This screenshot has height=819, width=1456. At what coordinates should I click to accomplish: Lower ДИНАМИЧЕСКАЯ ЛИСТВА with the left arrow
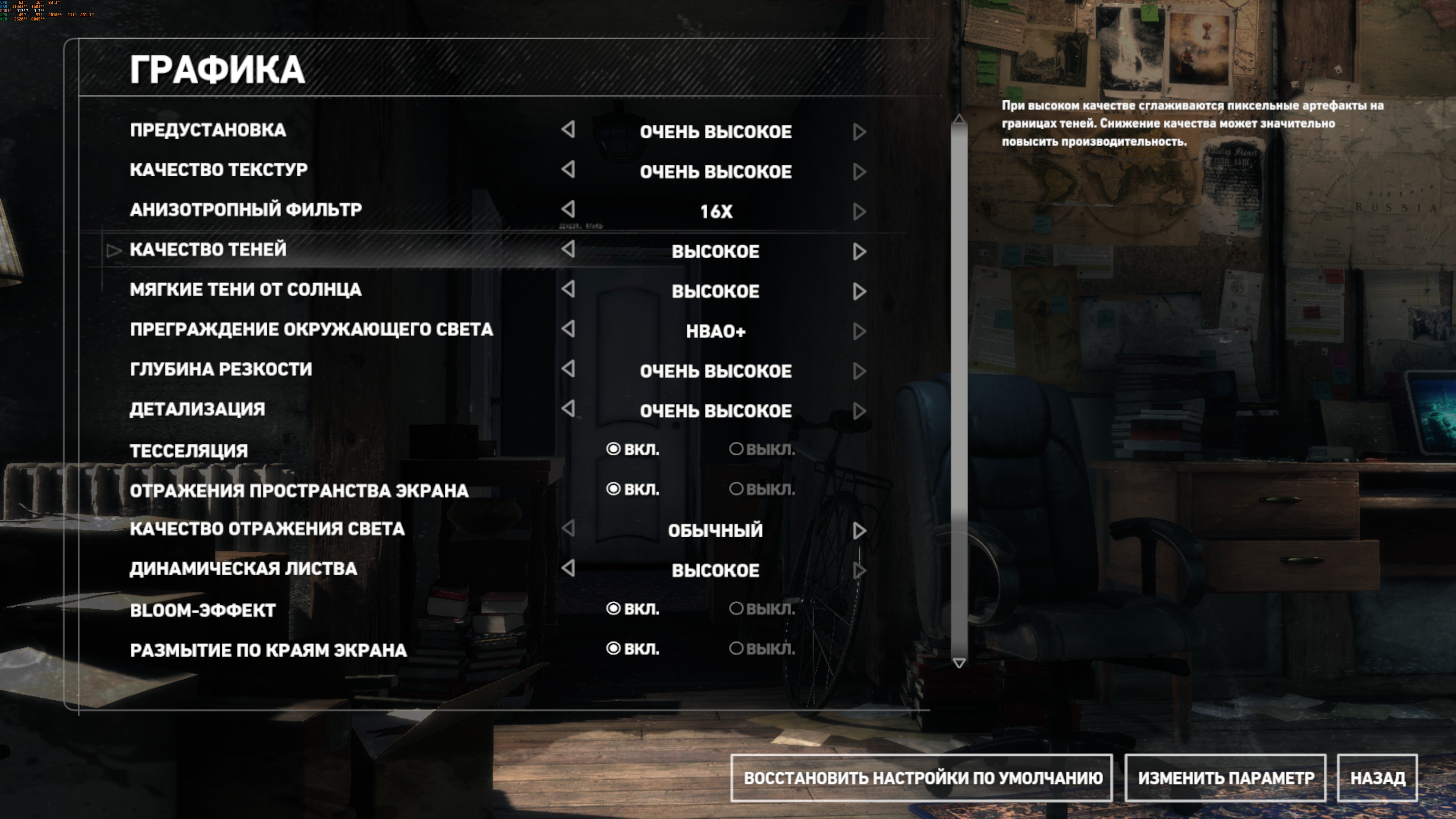coord(569,568)
